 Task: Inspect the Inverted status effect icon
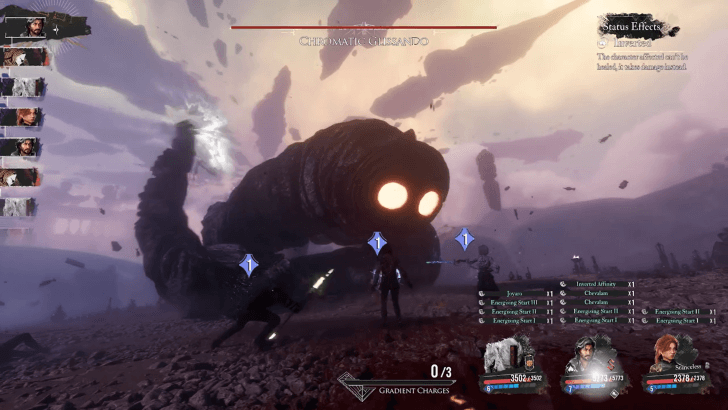pos(602,42)
